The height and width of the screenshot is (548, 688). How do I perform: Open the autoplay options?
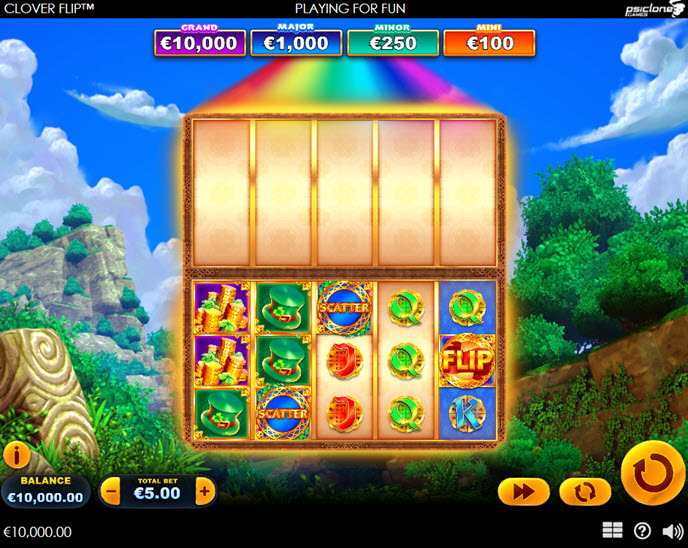[x=585, y=491]
